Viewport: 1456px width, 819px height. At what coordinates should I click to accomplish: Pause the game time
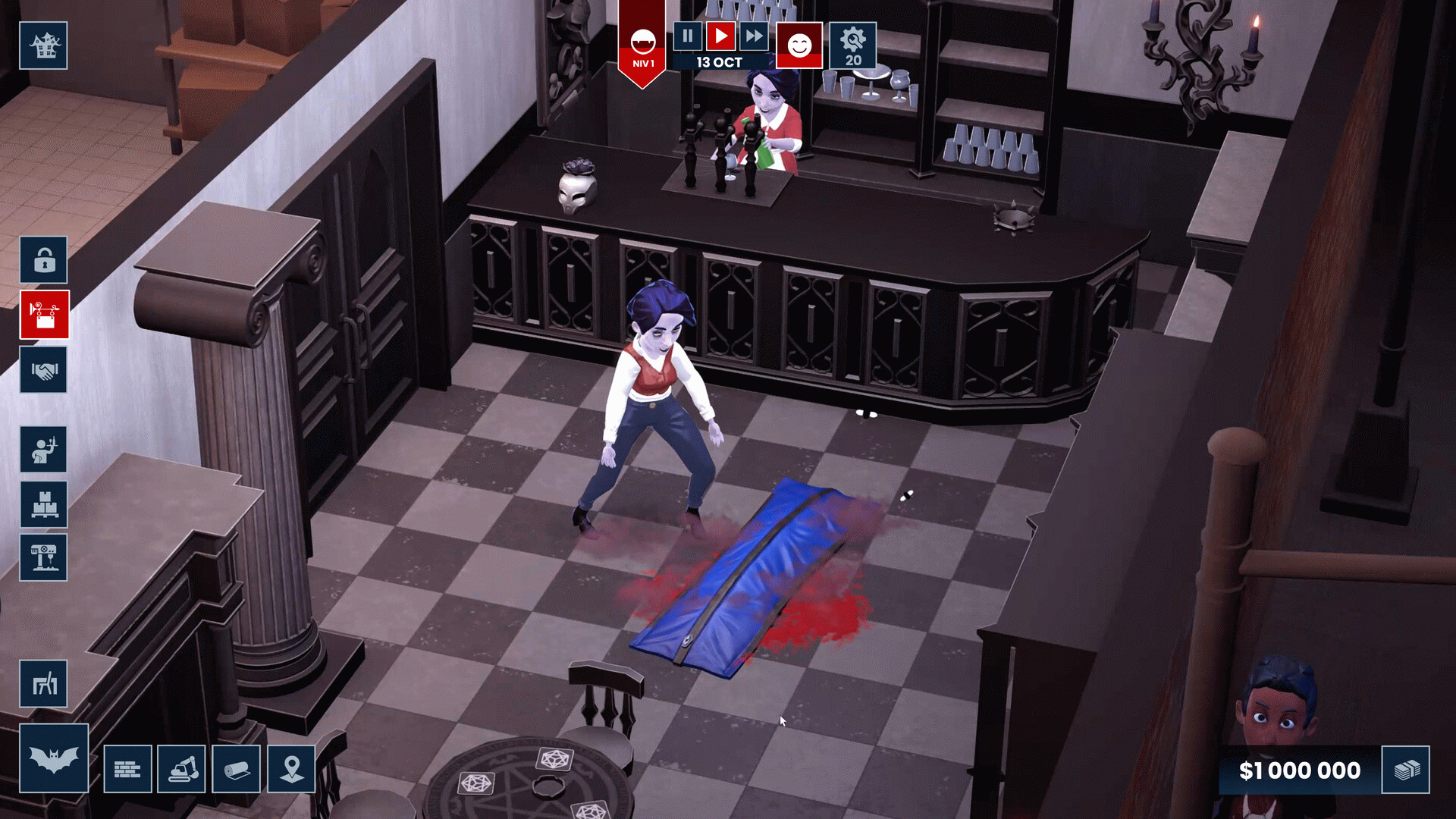[687, 36]
